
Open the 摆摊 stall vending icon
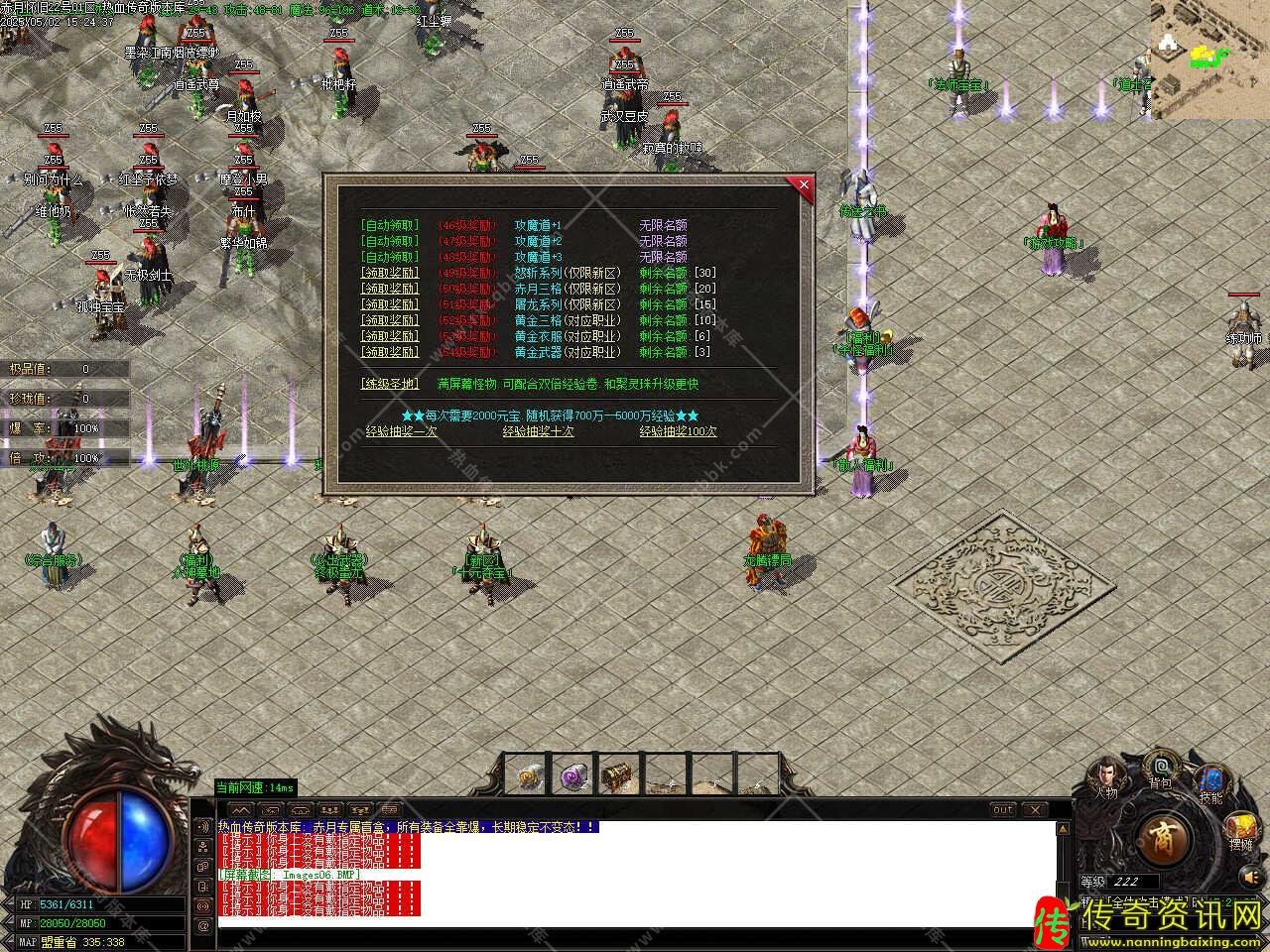[x=1240, y=830]
